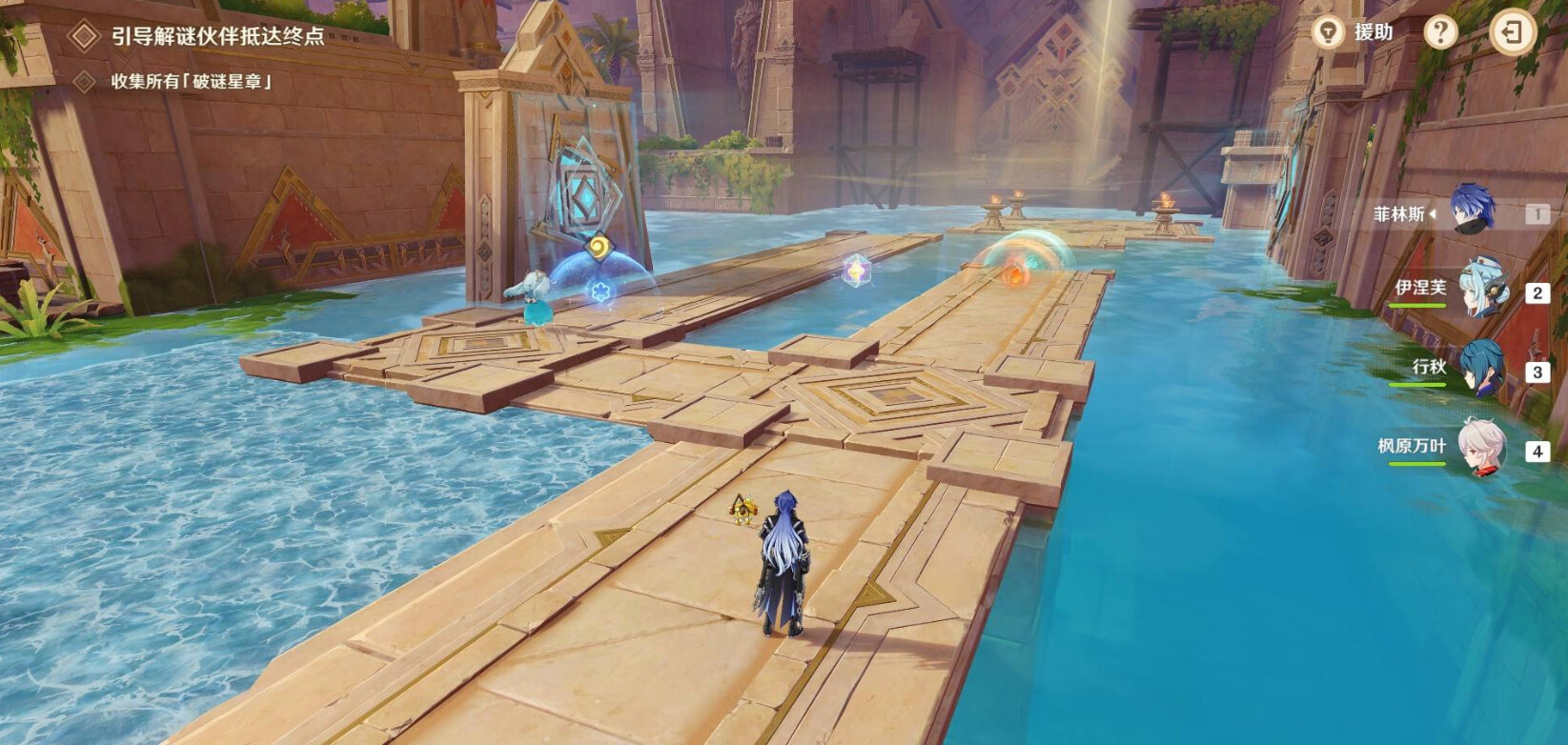
Task: Switch to character 伊涅芙
Action: click(x=1480, y=289)
